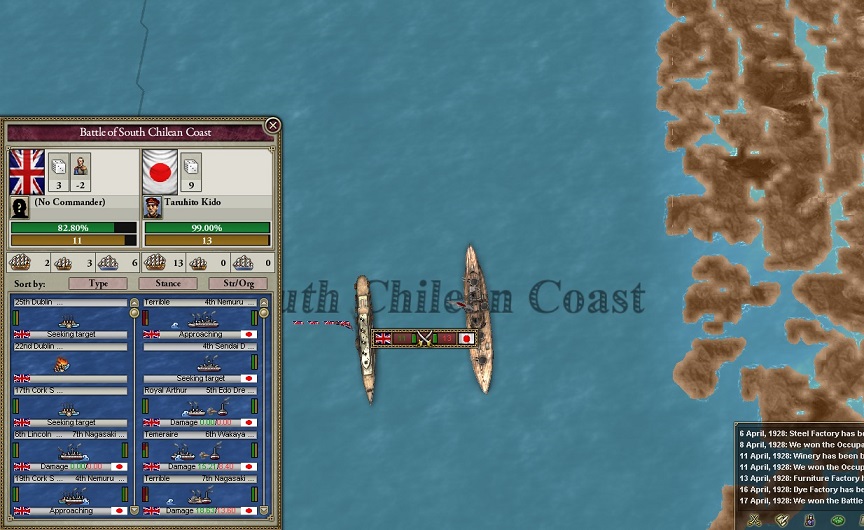Click the British flag in battle header
864x530 pixels.
[x=27, y=172]
